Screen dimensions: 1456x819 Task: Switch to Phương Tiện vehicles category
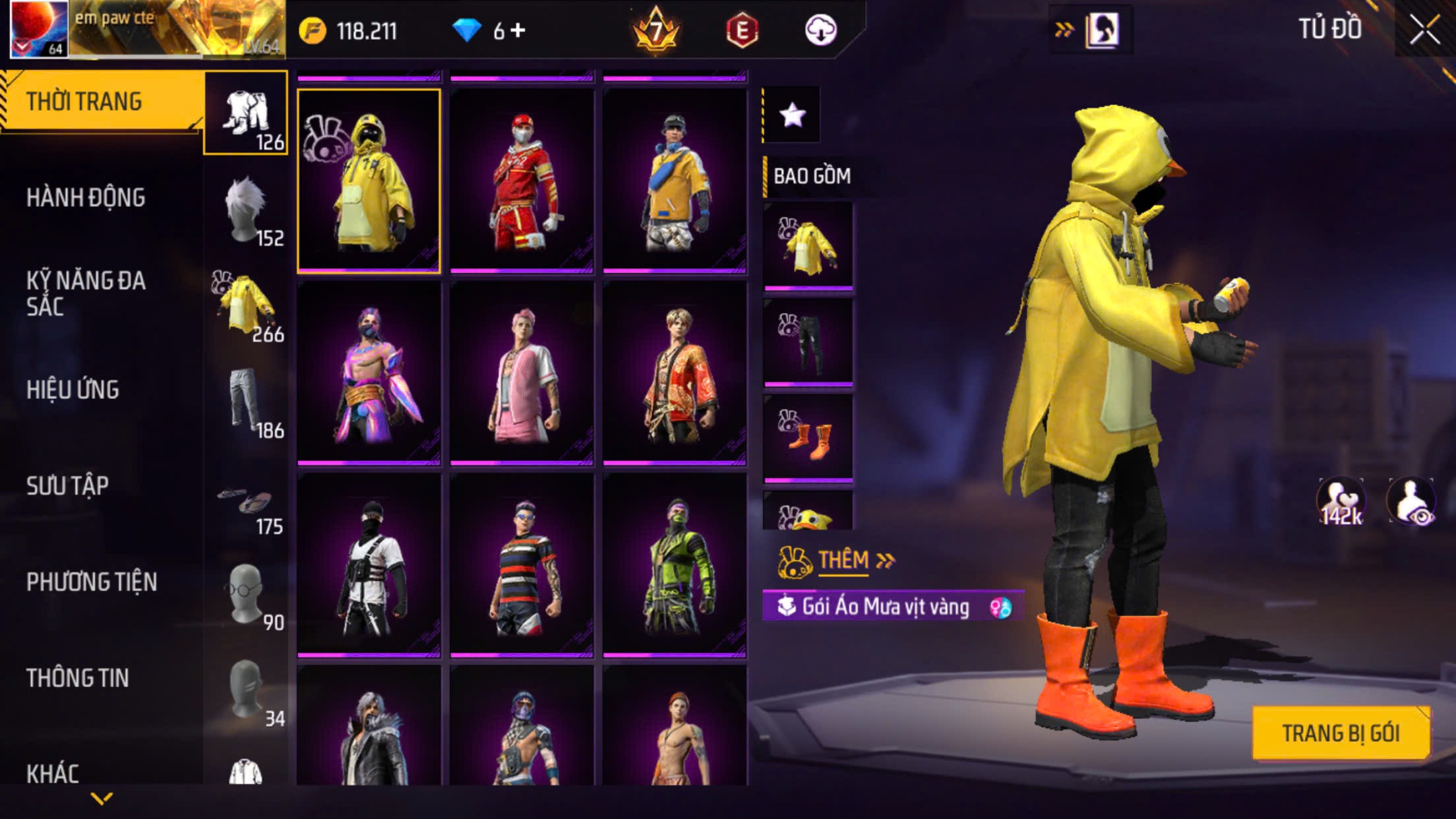coord(92,582)
